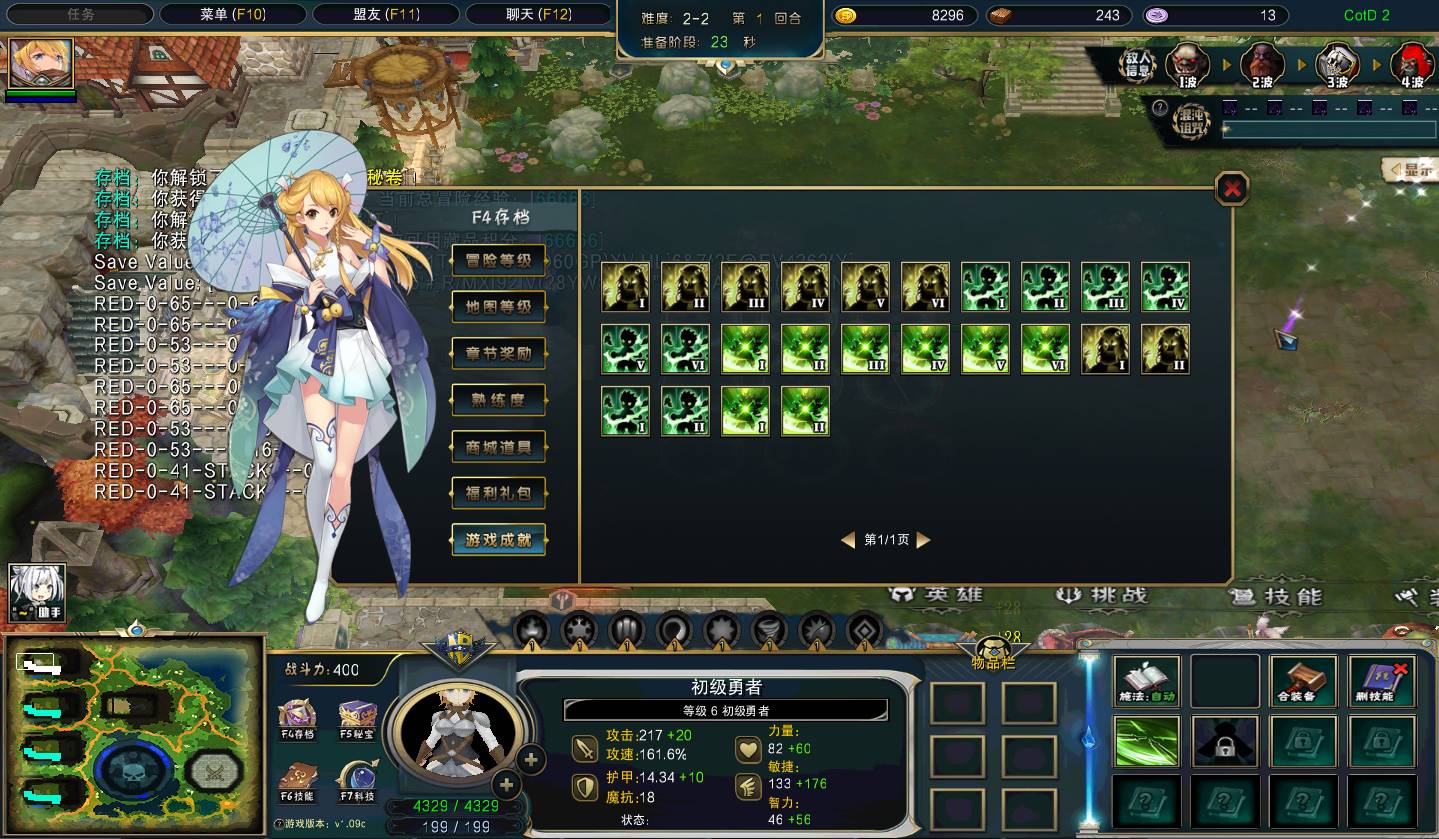The width and height of the screenshot is (1439, 839).
Task: Click the F5秘宝 treasure icon
Action: (357, 717)
